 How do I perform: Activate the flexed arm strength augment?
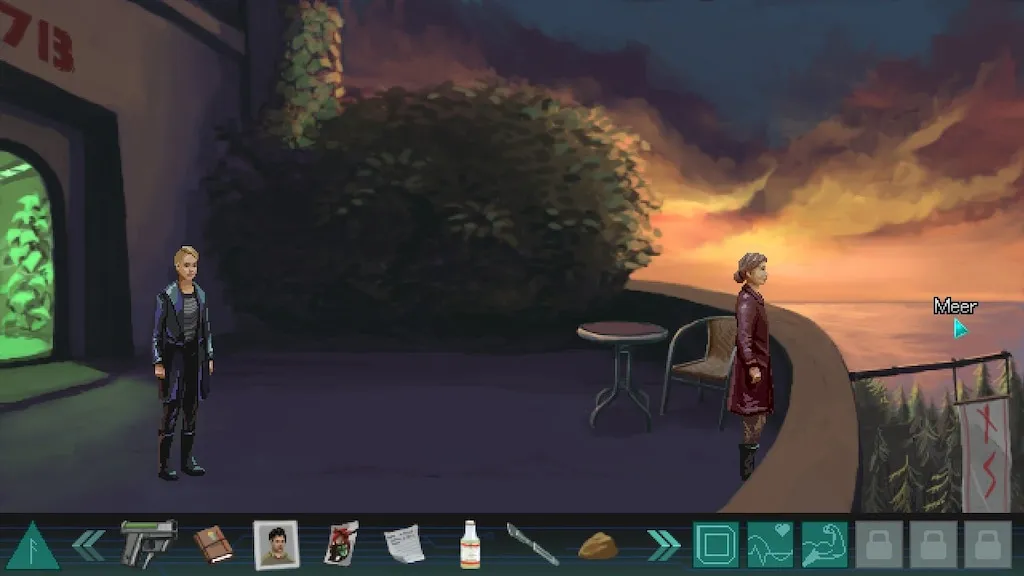tap(824, 545)
